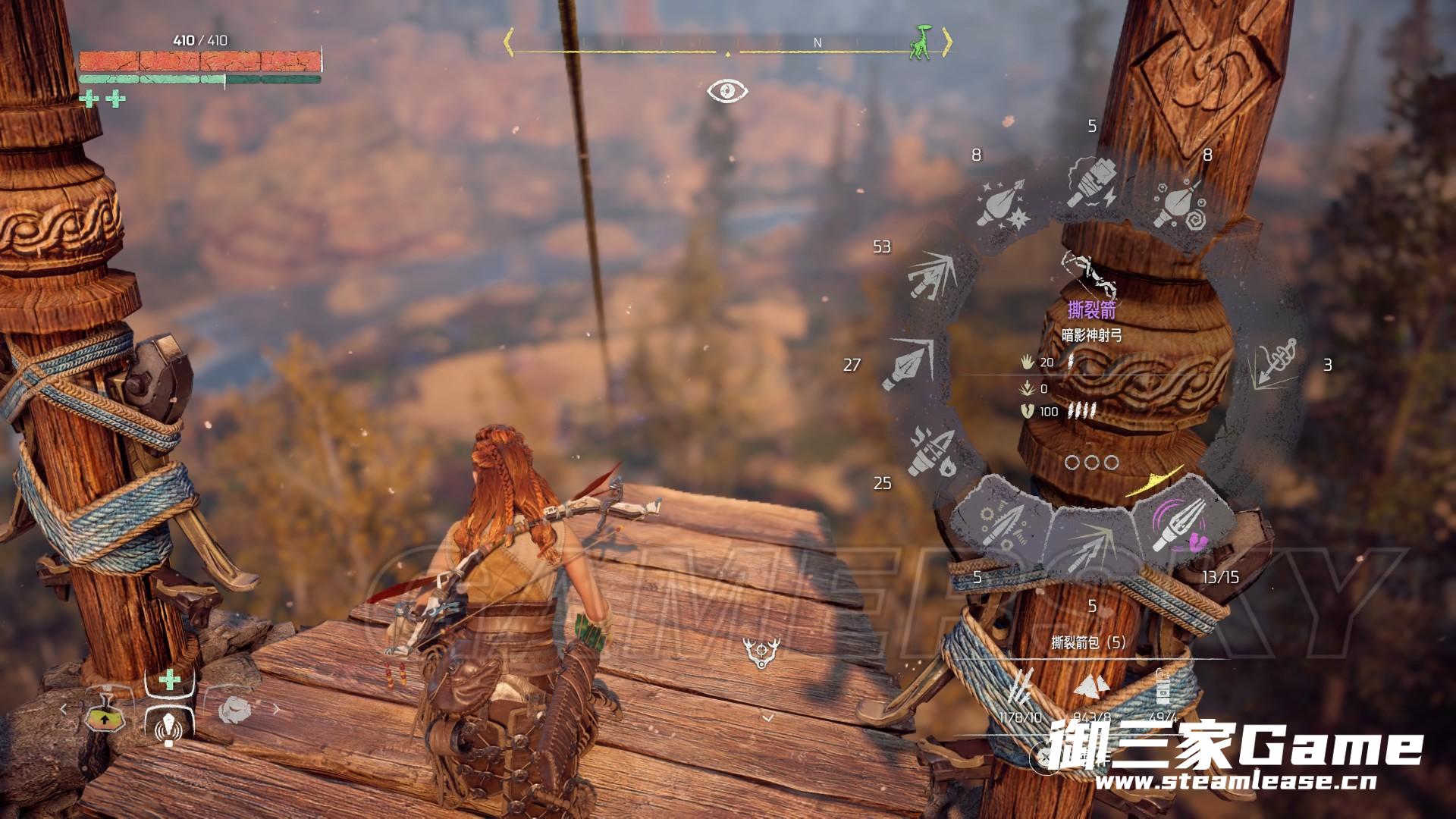1456x819 pixels.
Task: Select the rope-wrapped arrow slot with 3 ammo
Action: point(1276,365)
